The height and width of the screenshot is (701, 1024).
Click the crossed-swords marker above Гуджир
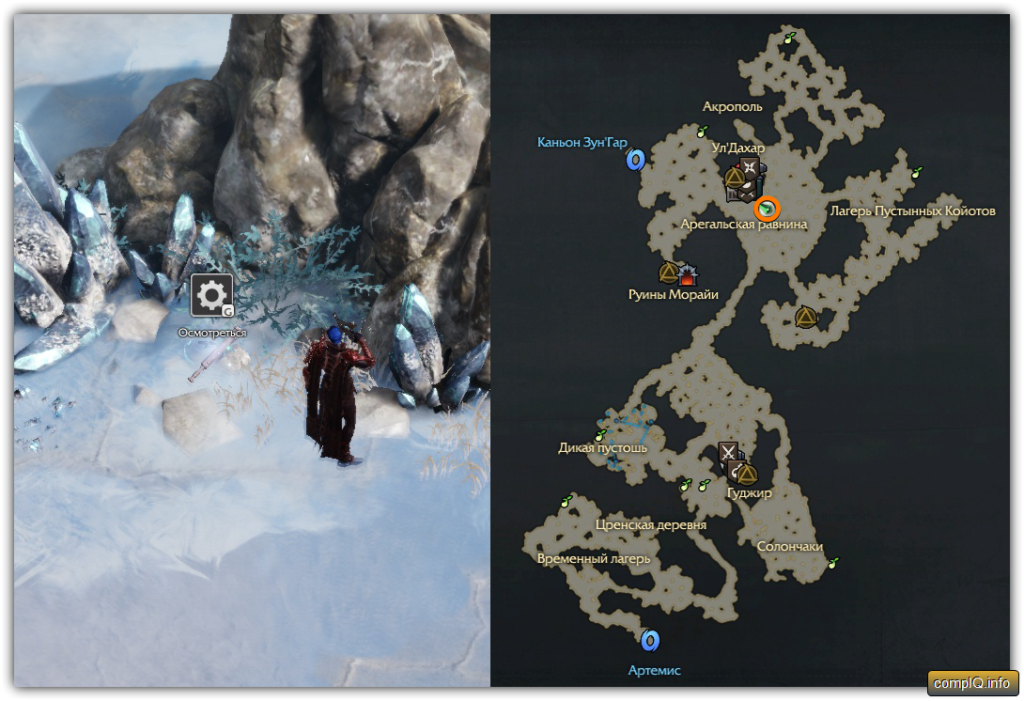[x=728, y=452]
